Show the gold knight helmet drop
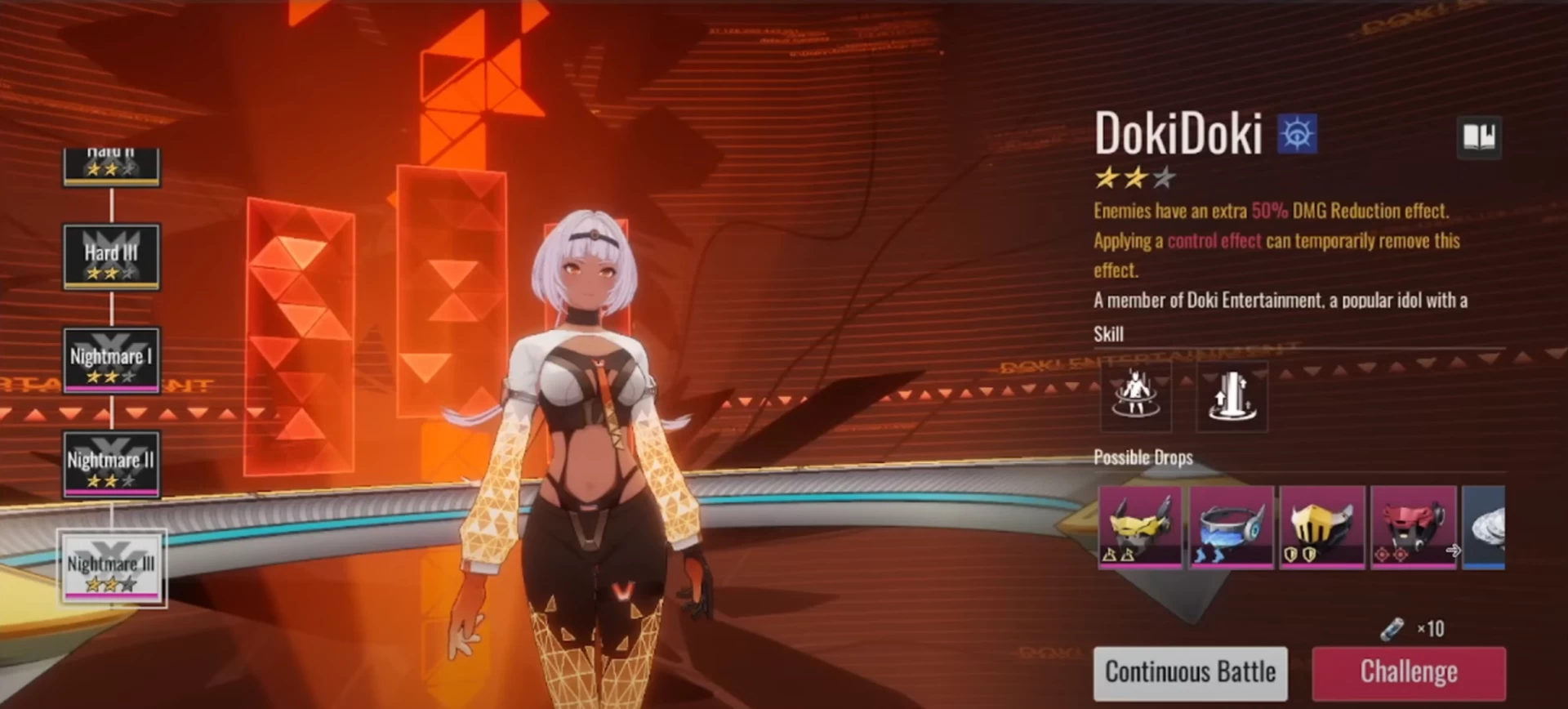Viewport: 1568px width, 709px height. pyautogui.click(x=1322, y=527)
